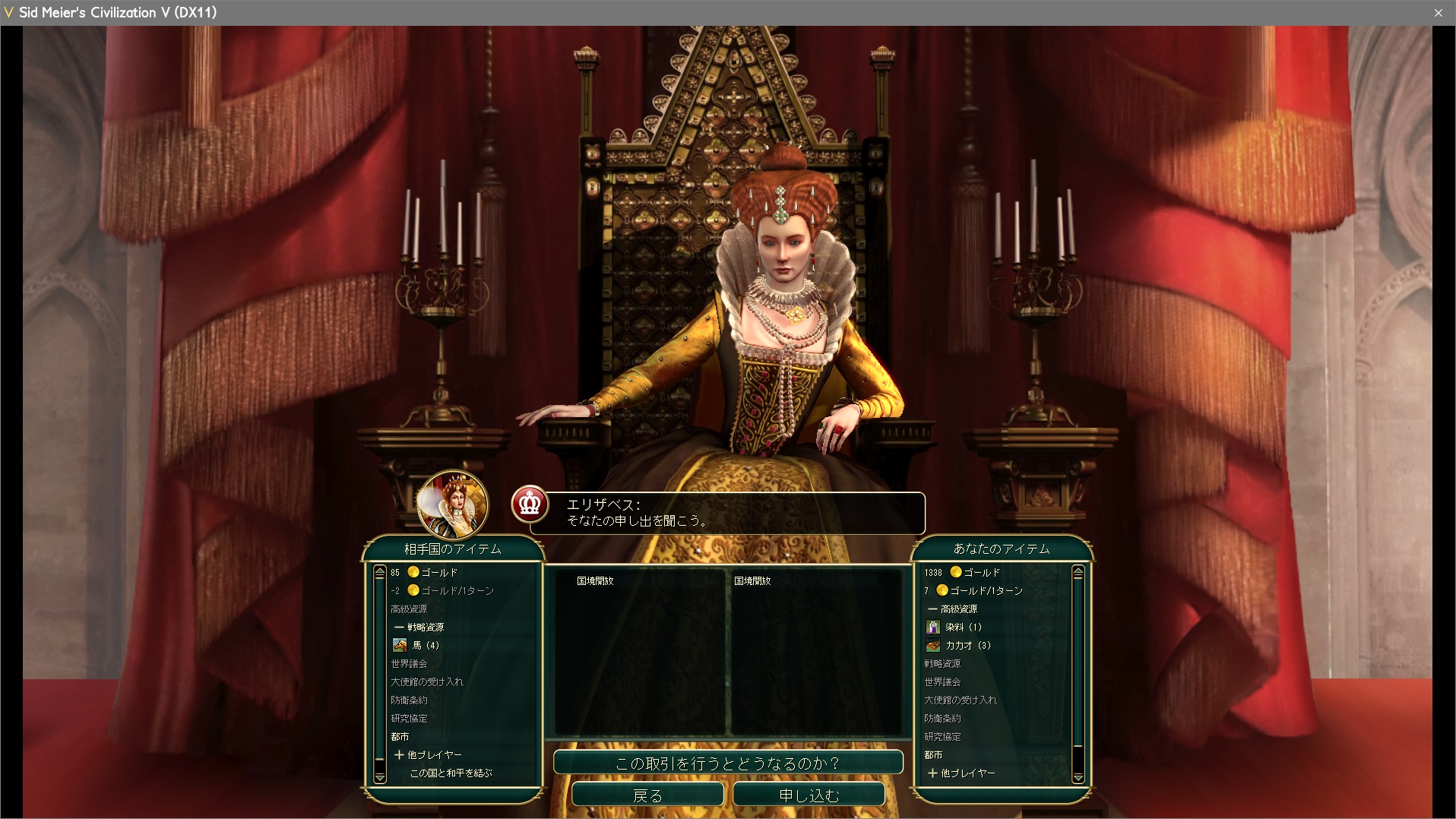Go back using the 戻る button
The image size is (1456, 819).
647,795
